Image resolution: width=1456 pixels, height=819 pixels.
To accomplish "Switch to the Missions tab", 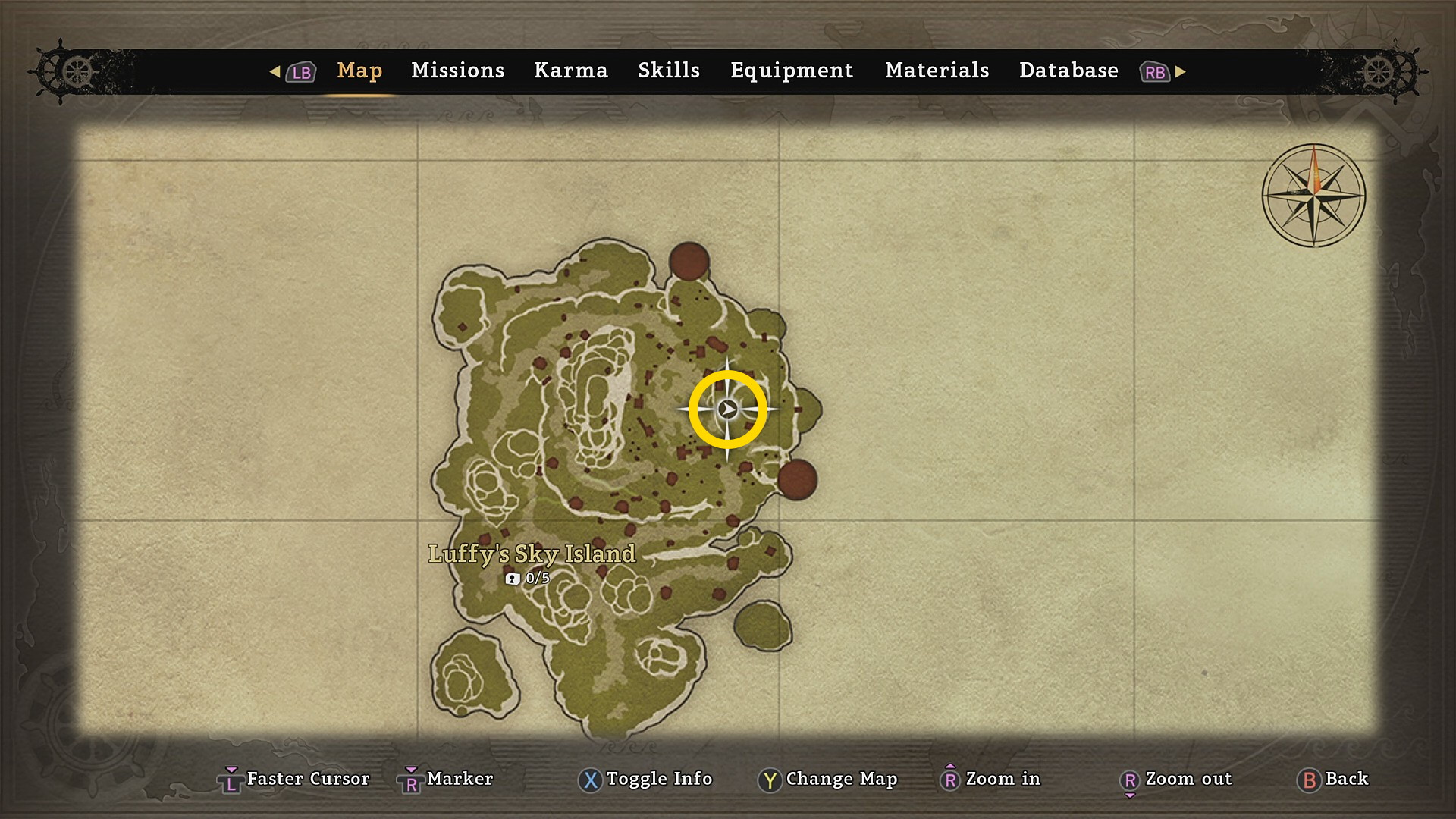I will click(457, 71).
